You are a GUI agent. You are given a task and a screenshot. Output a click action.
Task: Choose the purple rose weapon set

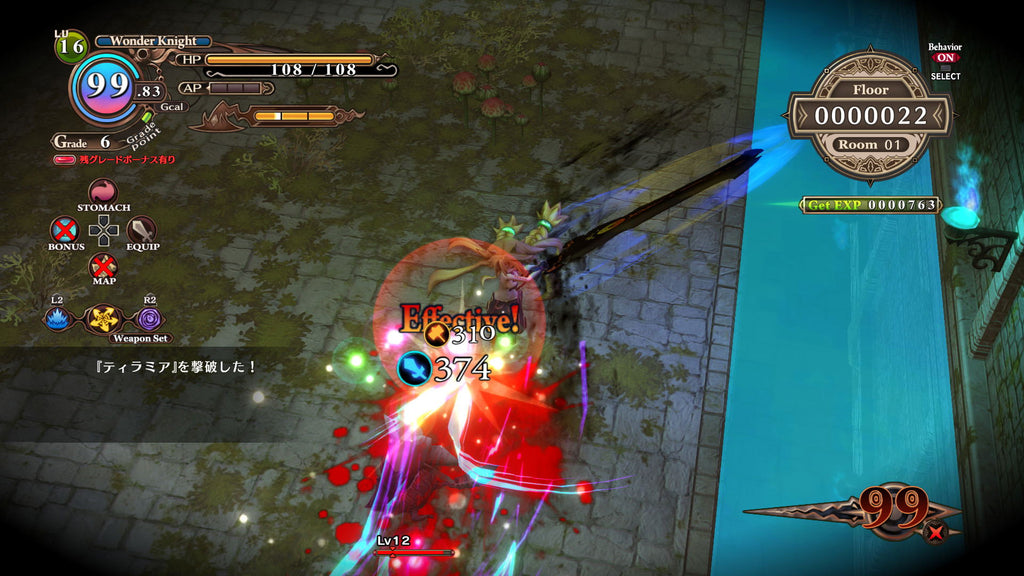click(149, 318)
